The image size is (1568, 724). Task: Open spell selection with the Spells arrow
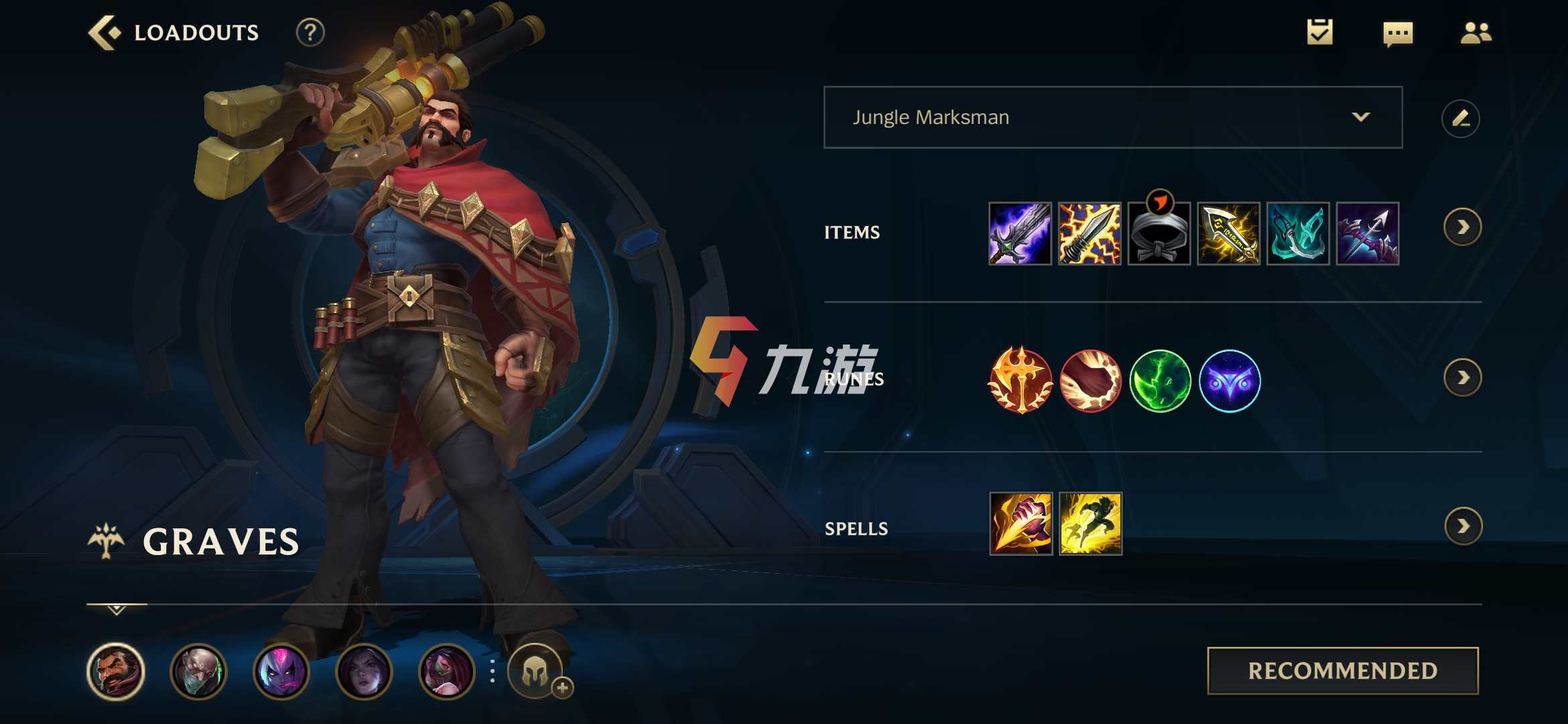coord(1463,526)
